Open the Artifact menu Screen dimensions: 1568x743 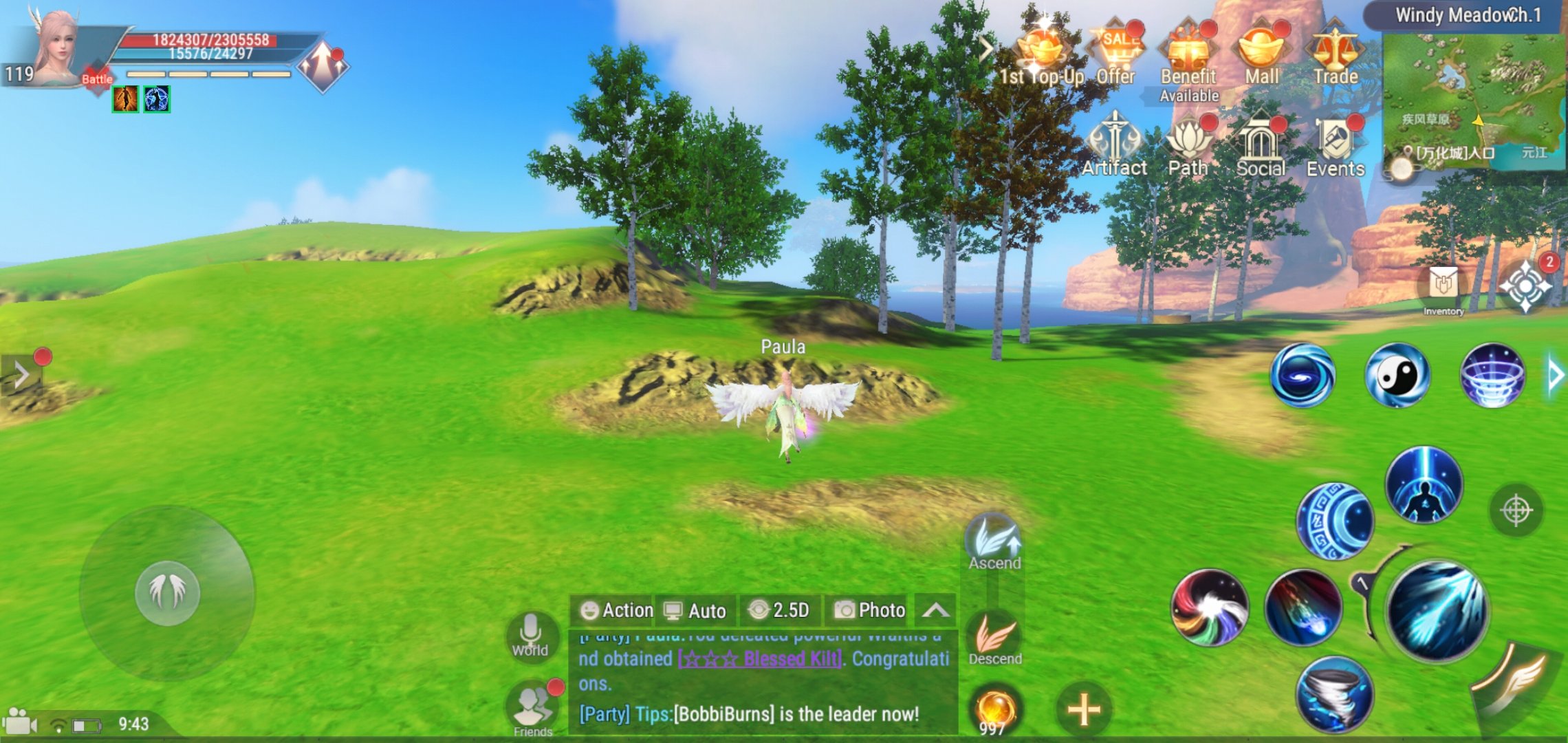(1114, 146)
